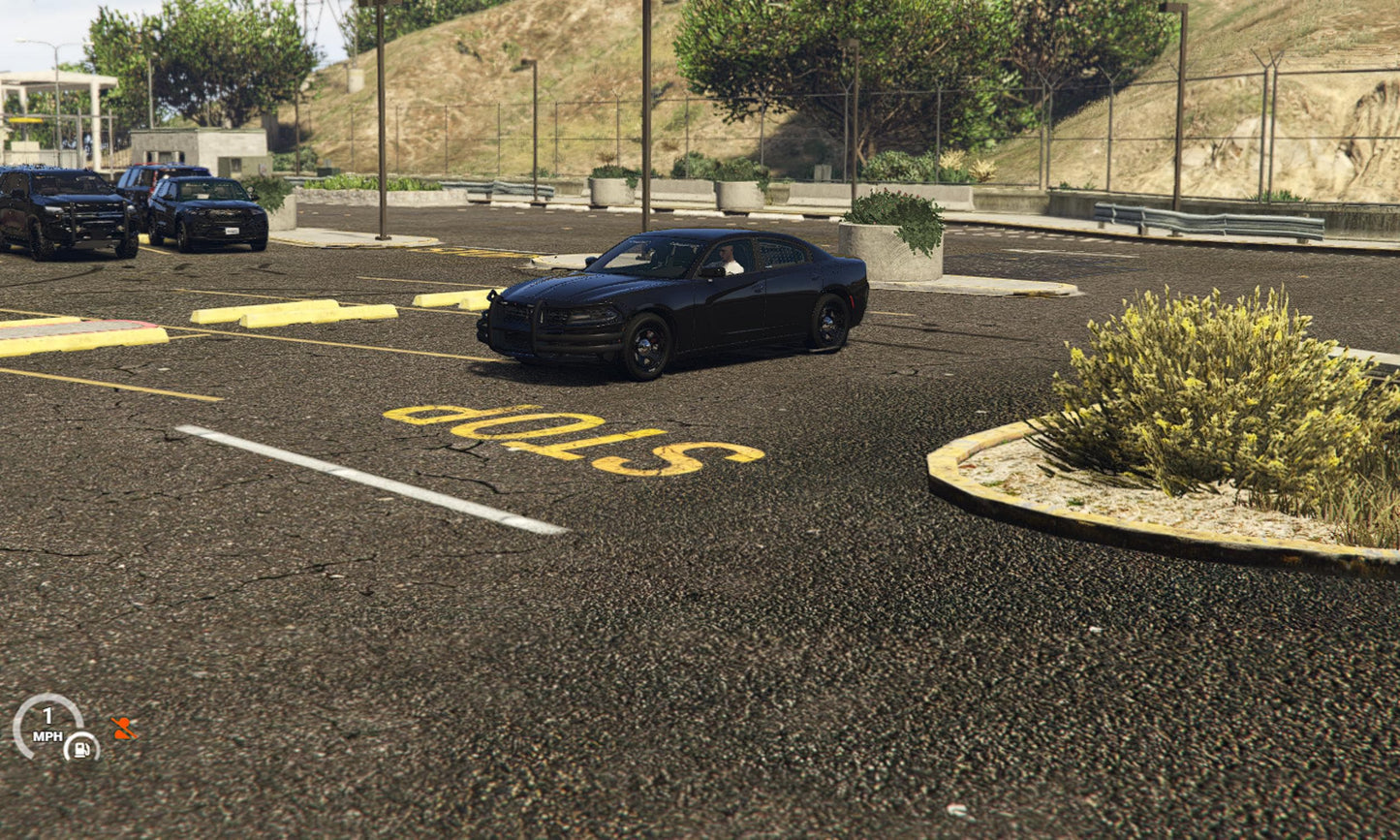Click the orange seatbelt-off warning icon

[x=123, y=729]
